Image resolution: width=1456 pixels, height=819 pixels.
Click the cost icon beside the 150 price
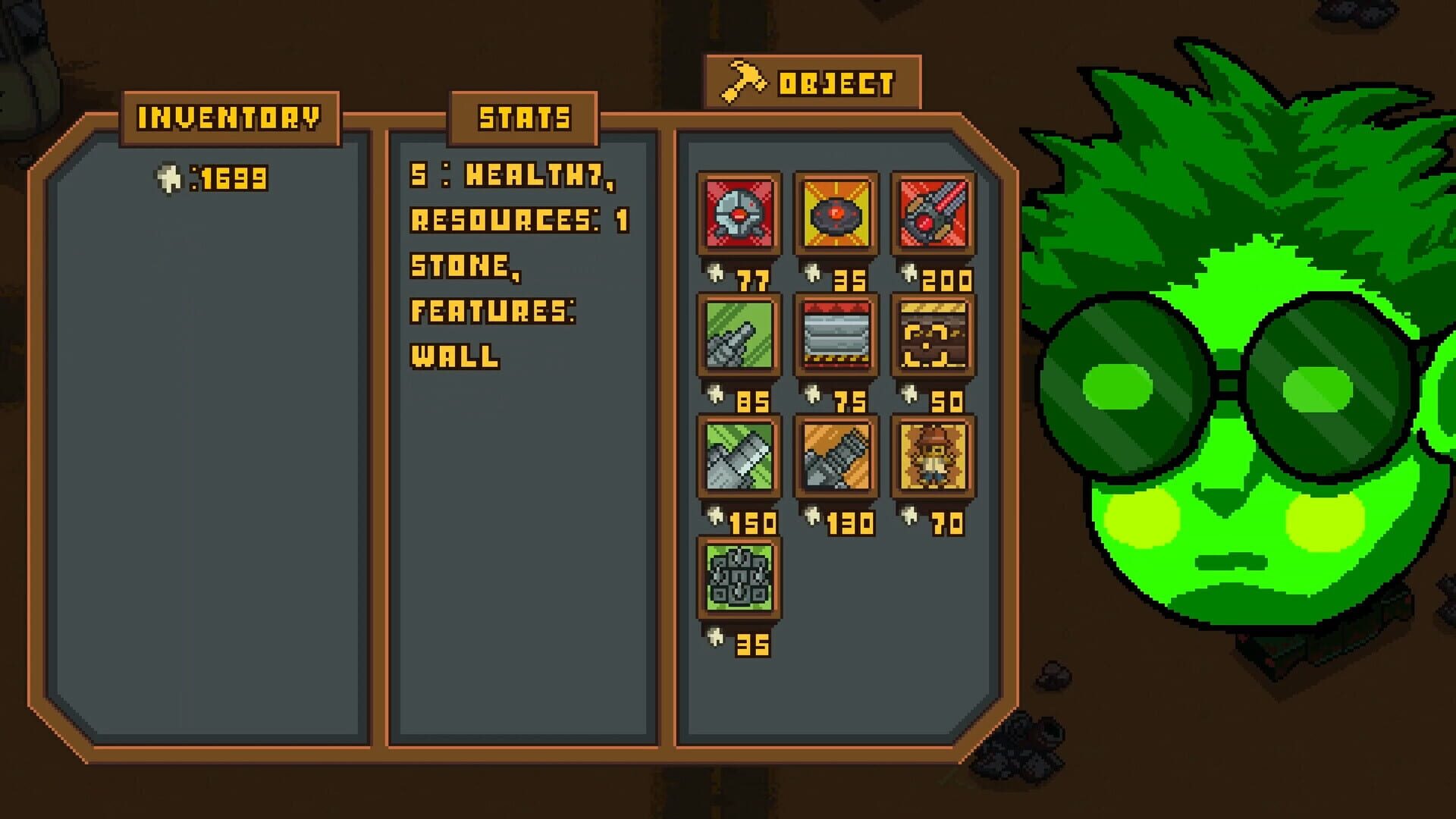(716, 518)
